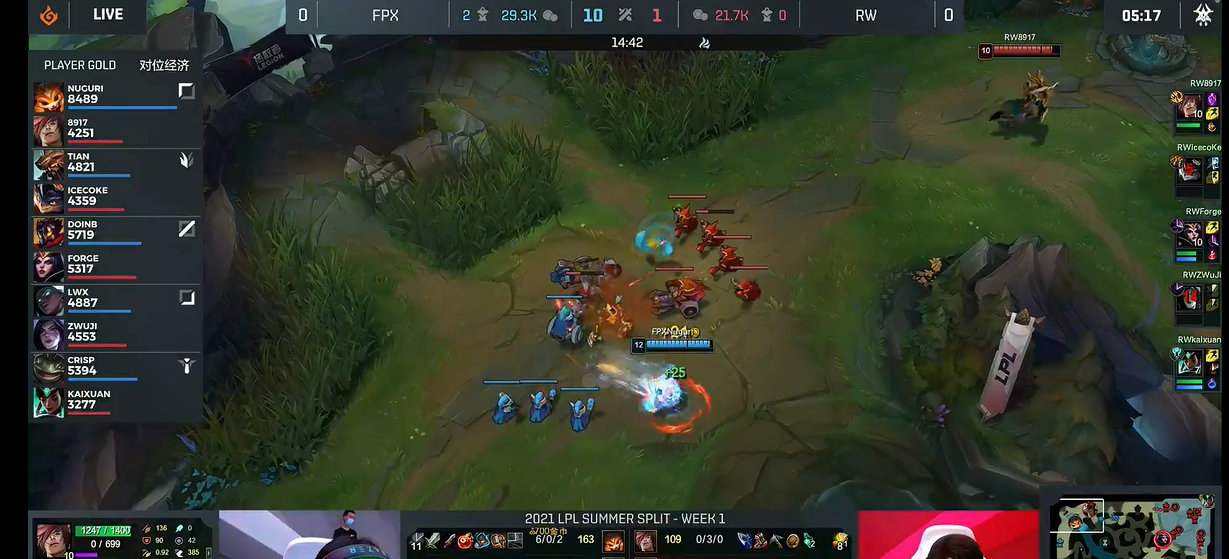The image size is (1229, 559).
Task: Click the RW team name in the scoreboard
Action: tap(866, 15)
